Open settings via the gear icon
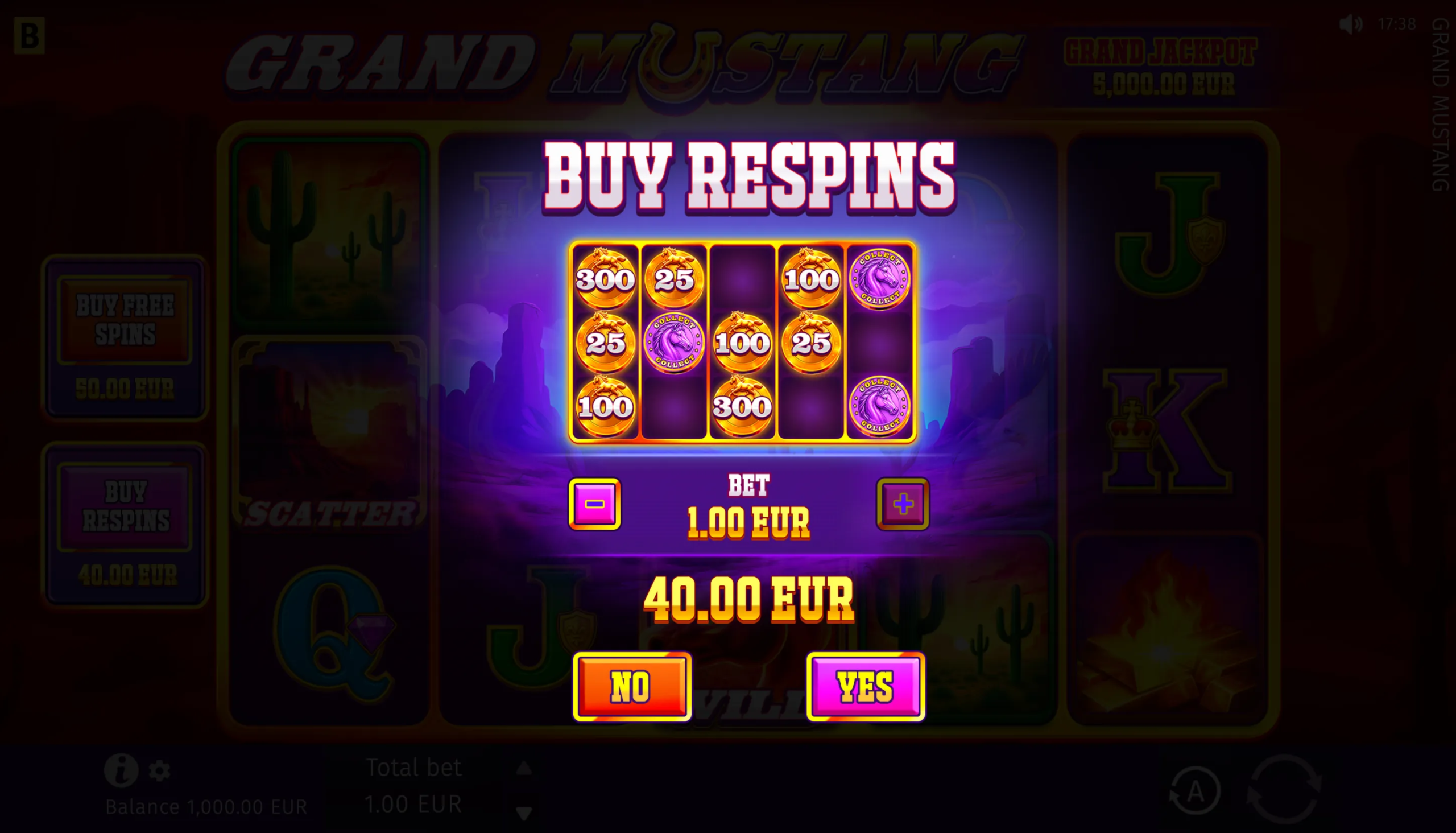Viewport: 1456px width, 833px height. pos(160,771)
